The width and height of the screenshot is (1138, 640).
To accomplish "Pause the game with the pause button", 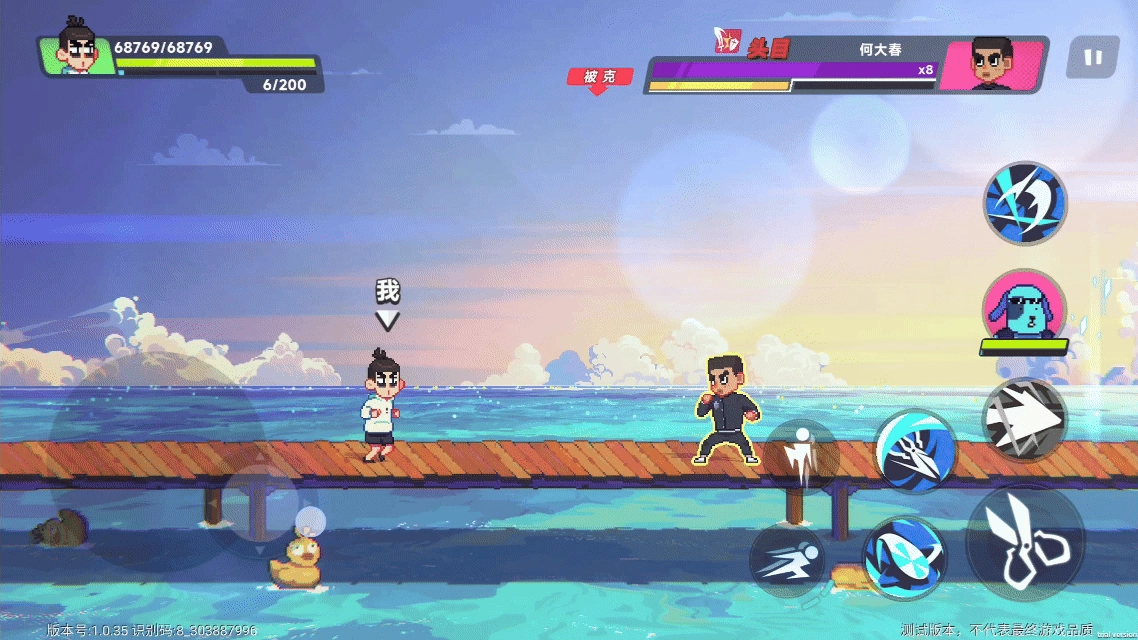I will click(x=1092, y=58).
